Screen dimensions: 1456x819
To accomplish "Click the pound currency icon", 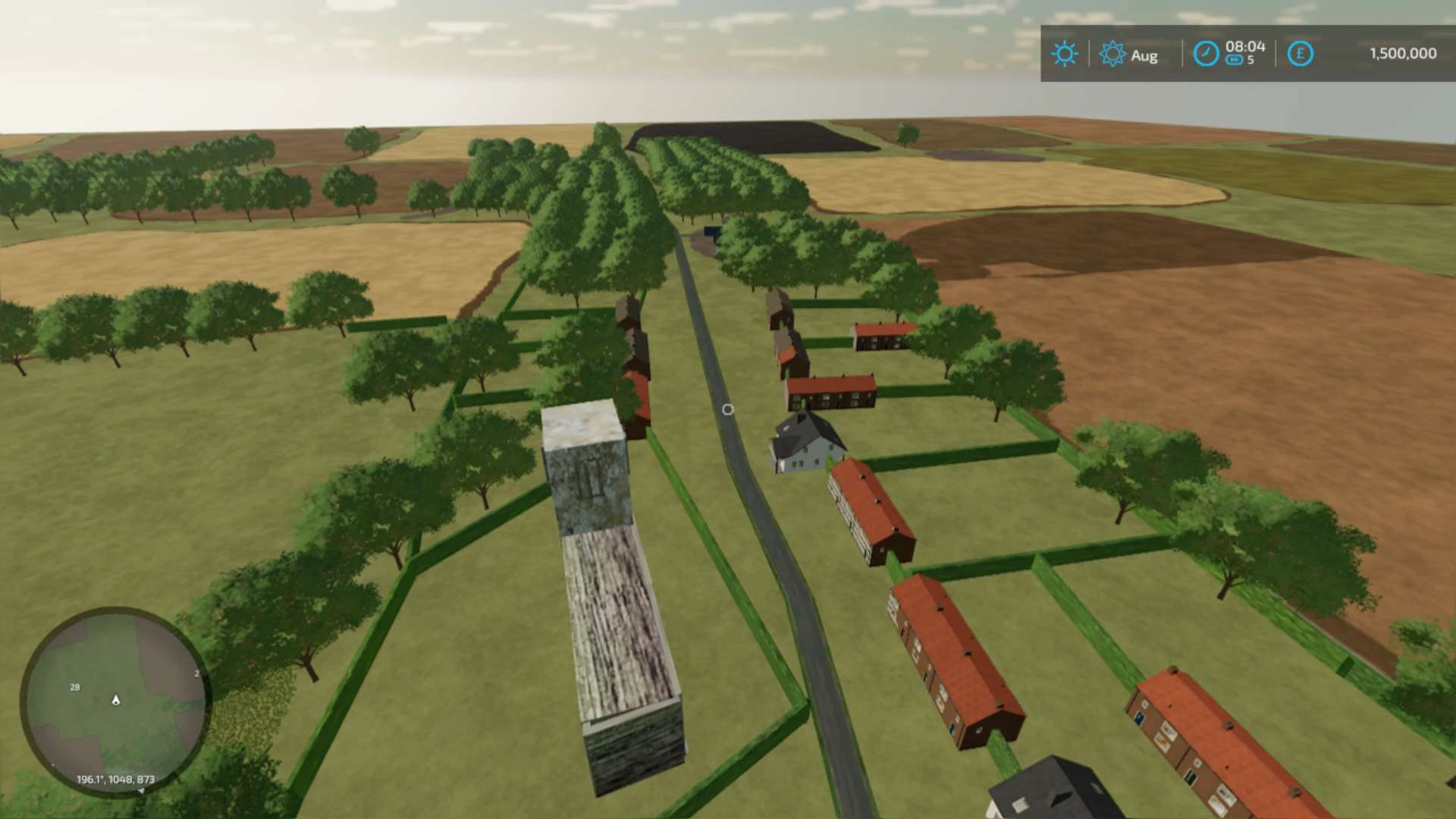I will (1300, 54).
